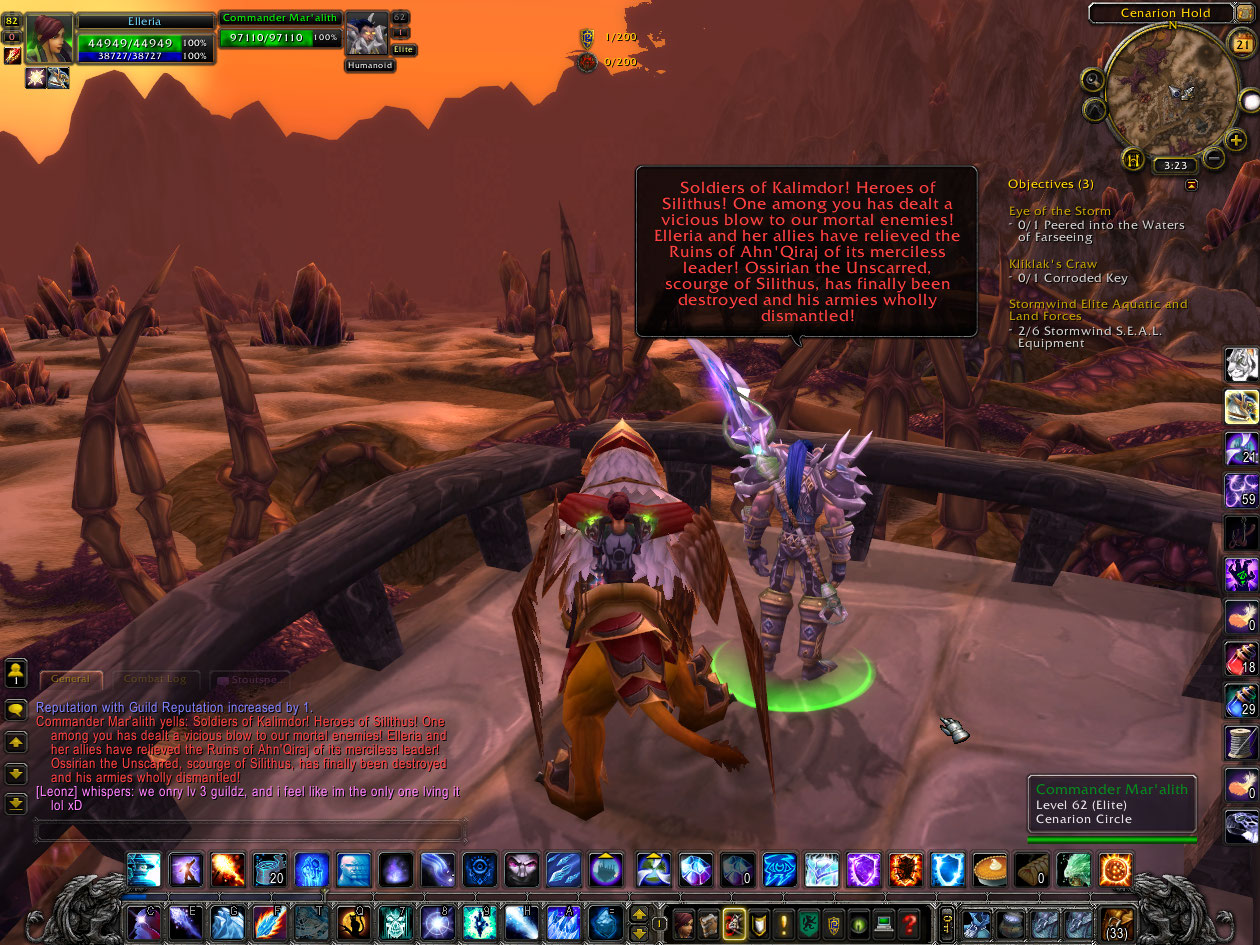1260x945 pixels.
Task: Open the yellow exclamation quest log button
Action: pos(783,923)
